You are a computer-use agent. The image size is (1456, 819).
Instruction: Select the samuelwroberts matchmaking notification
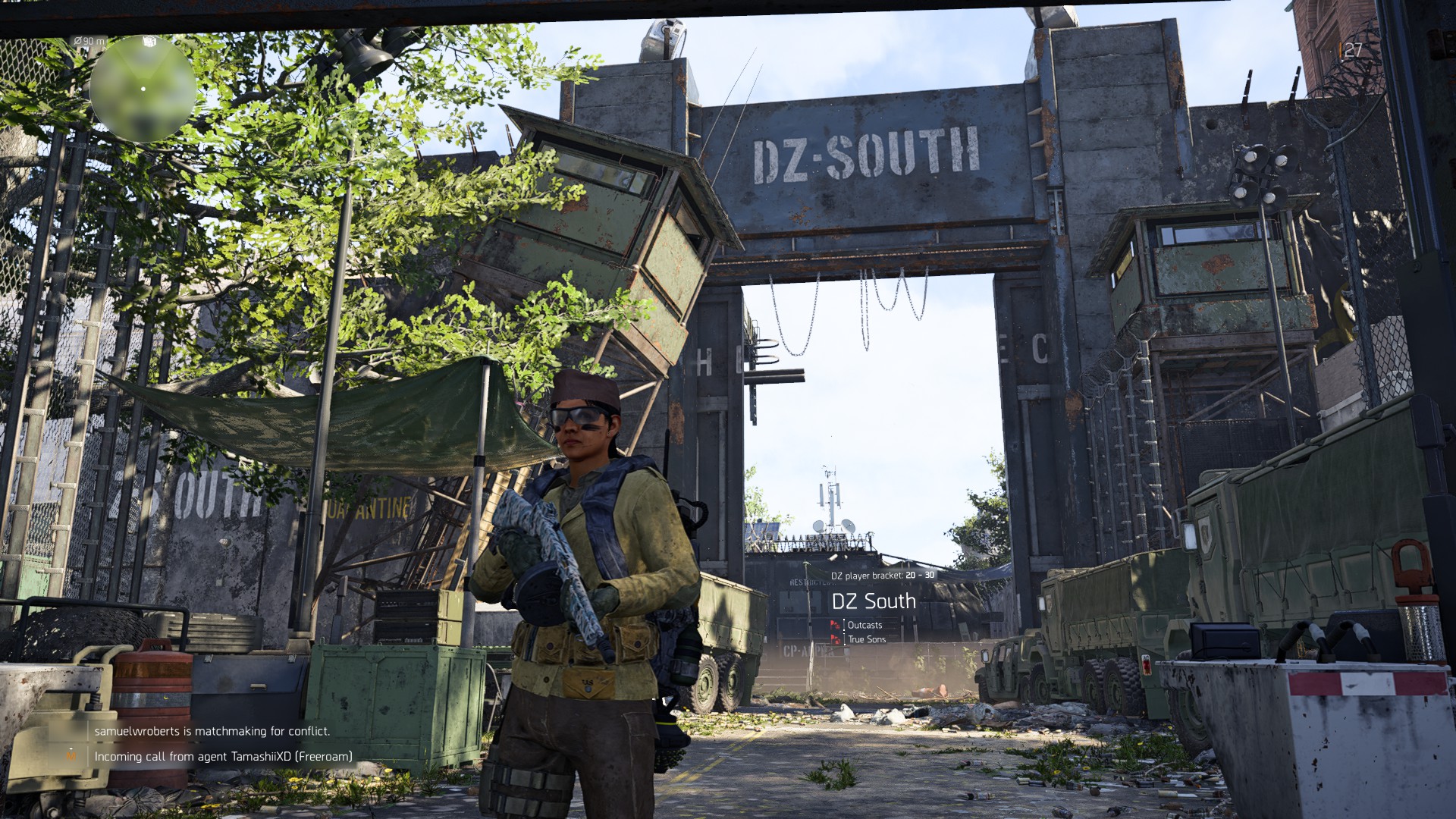[x=212, y=731]
